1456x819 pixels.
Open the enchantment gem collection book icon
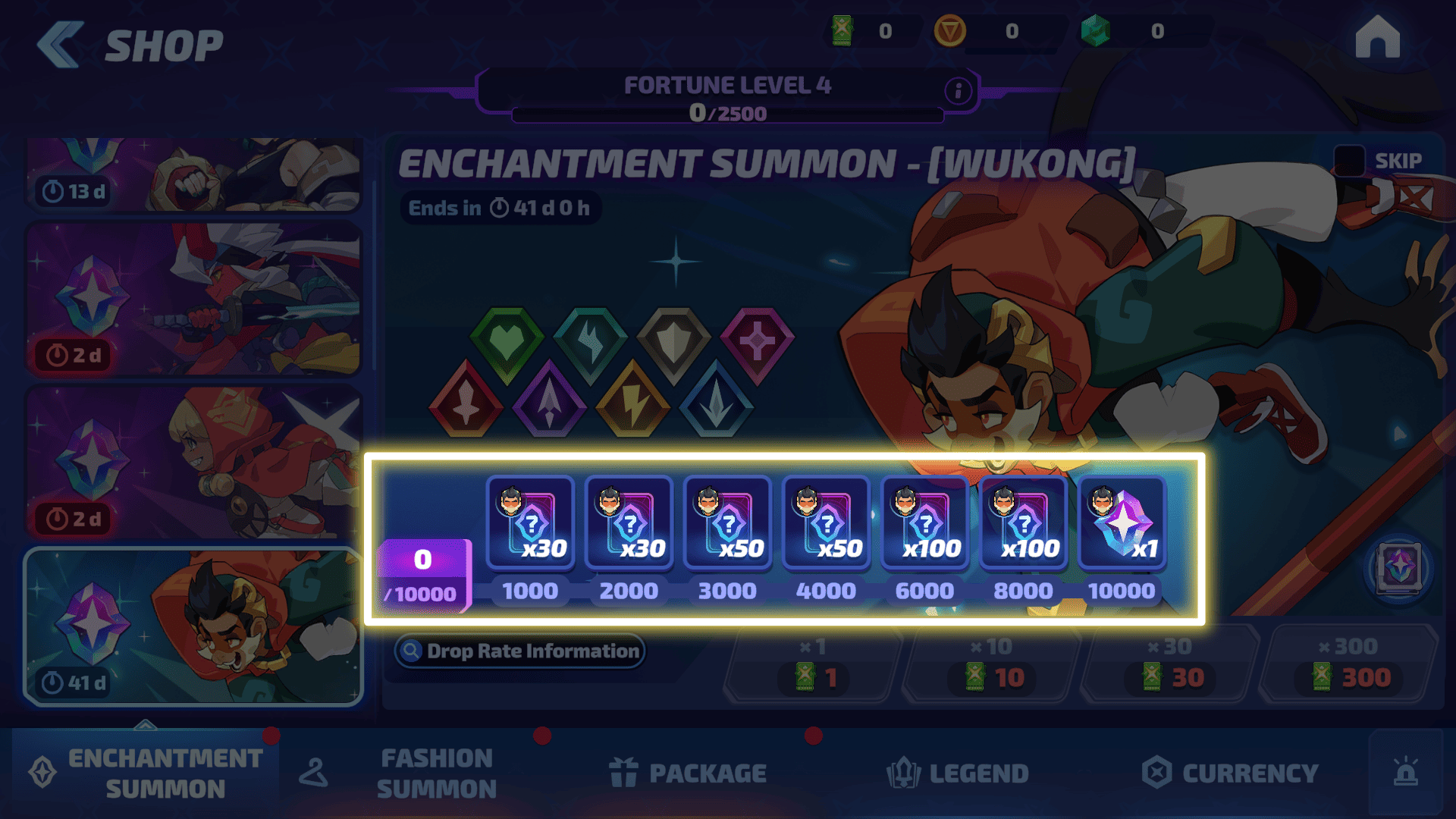(x=1399, y=568)
